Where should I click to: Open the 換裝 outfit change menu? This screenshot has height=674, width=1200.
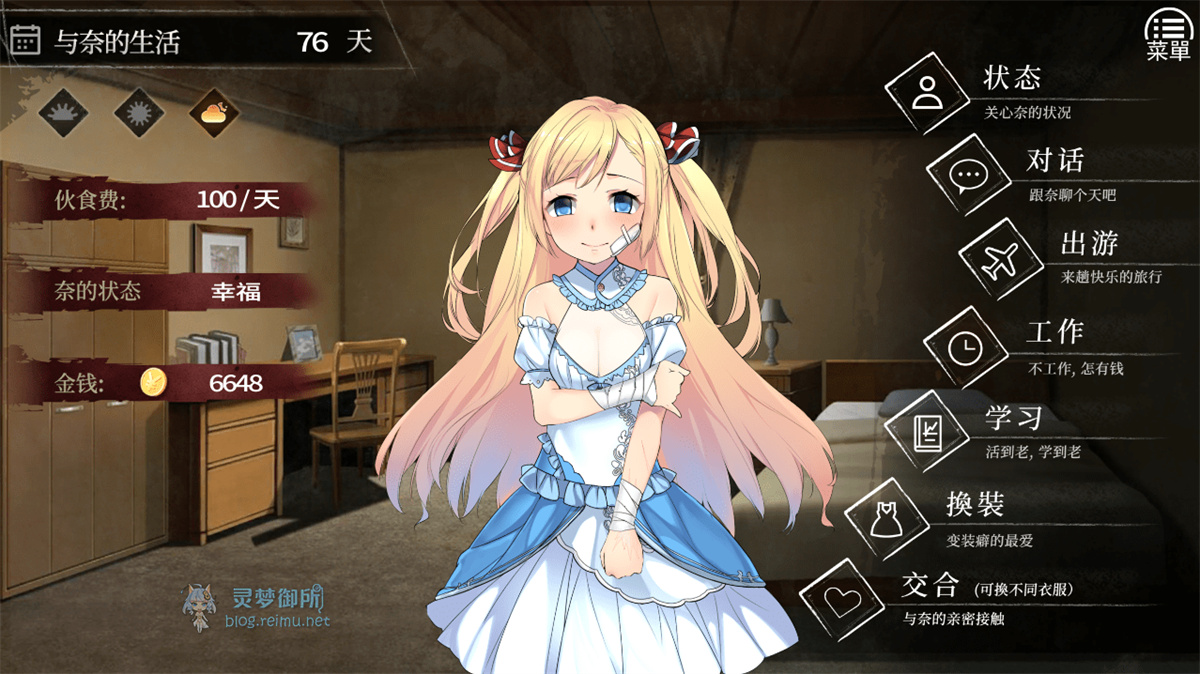pos(885,518)
